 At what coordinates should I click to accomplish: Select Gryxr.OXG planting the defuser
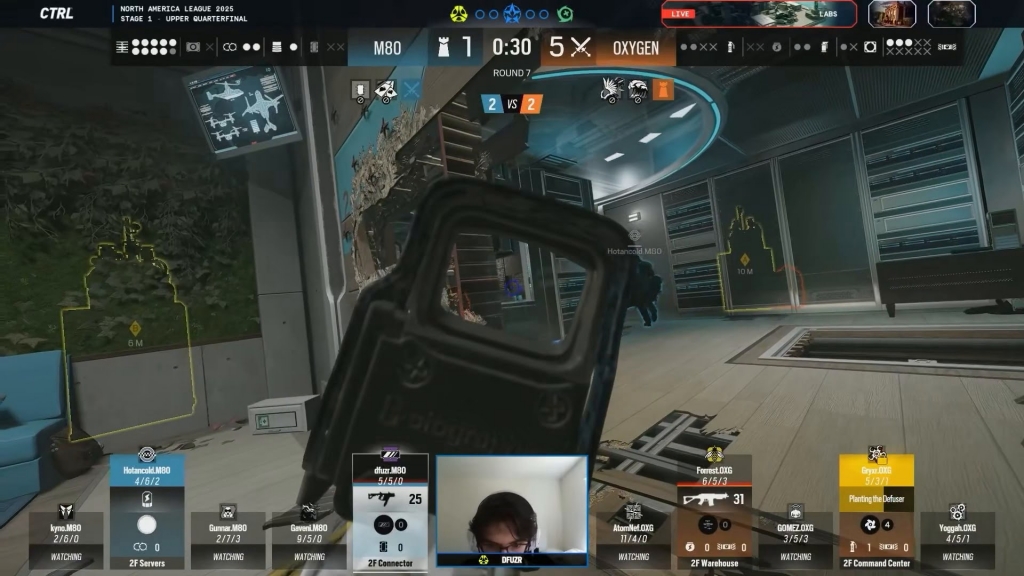(876, 510)
